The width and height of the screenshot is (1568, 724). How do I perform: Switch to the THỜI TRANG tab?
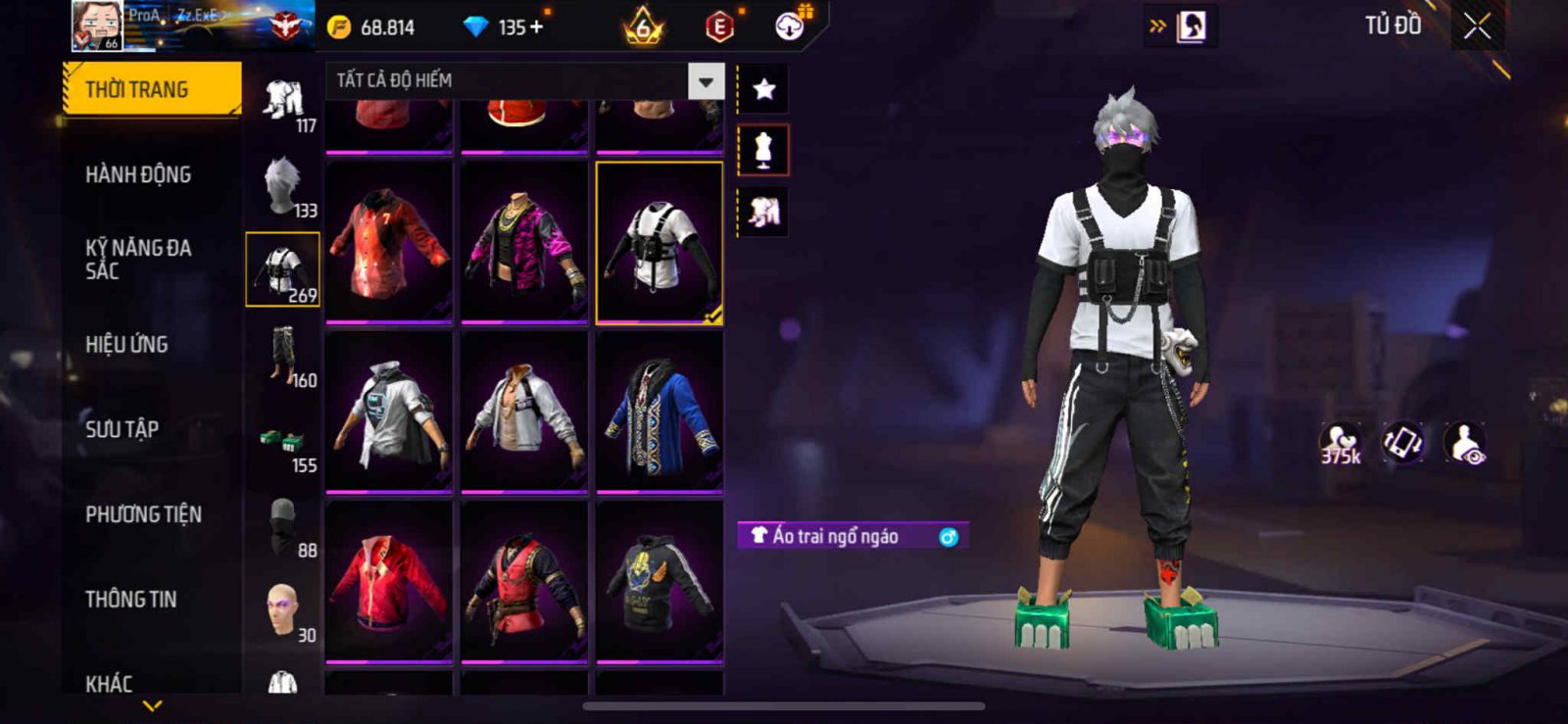point(150,89)
